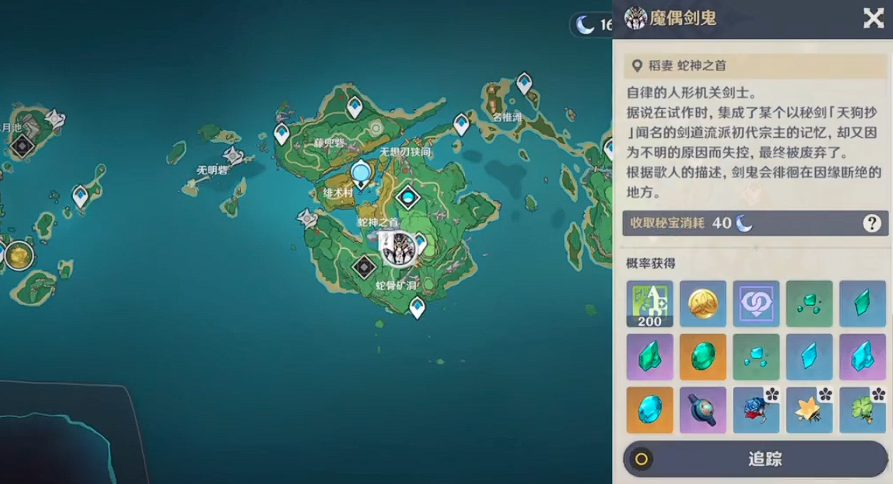
Task: Select the four-leaf clover artifact reward
Action: (x=862, y=410)
